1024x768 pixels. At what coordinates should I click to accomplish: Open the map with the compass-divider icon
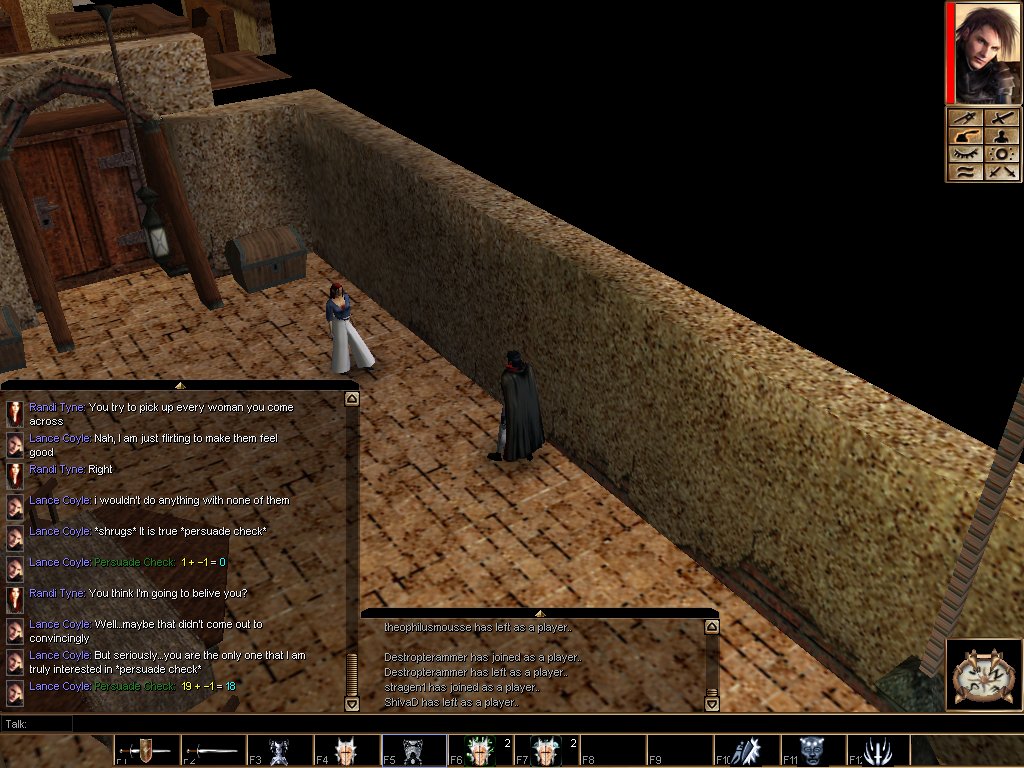pos(965,118)
